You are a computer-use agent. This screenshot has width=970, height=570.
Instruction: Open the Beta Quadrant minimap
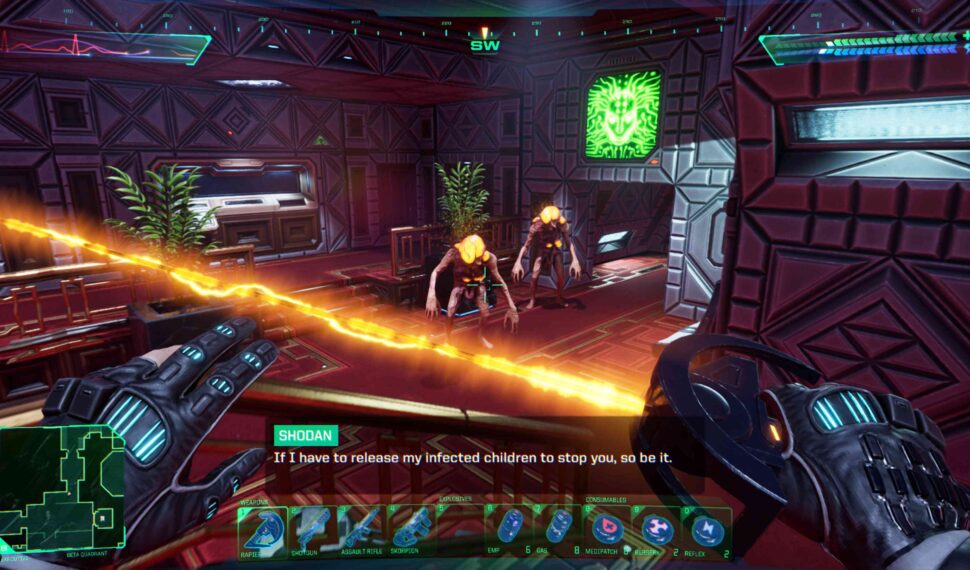coord(62,488)
